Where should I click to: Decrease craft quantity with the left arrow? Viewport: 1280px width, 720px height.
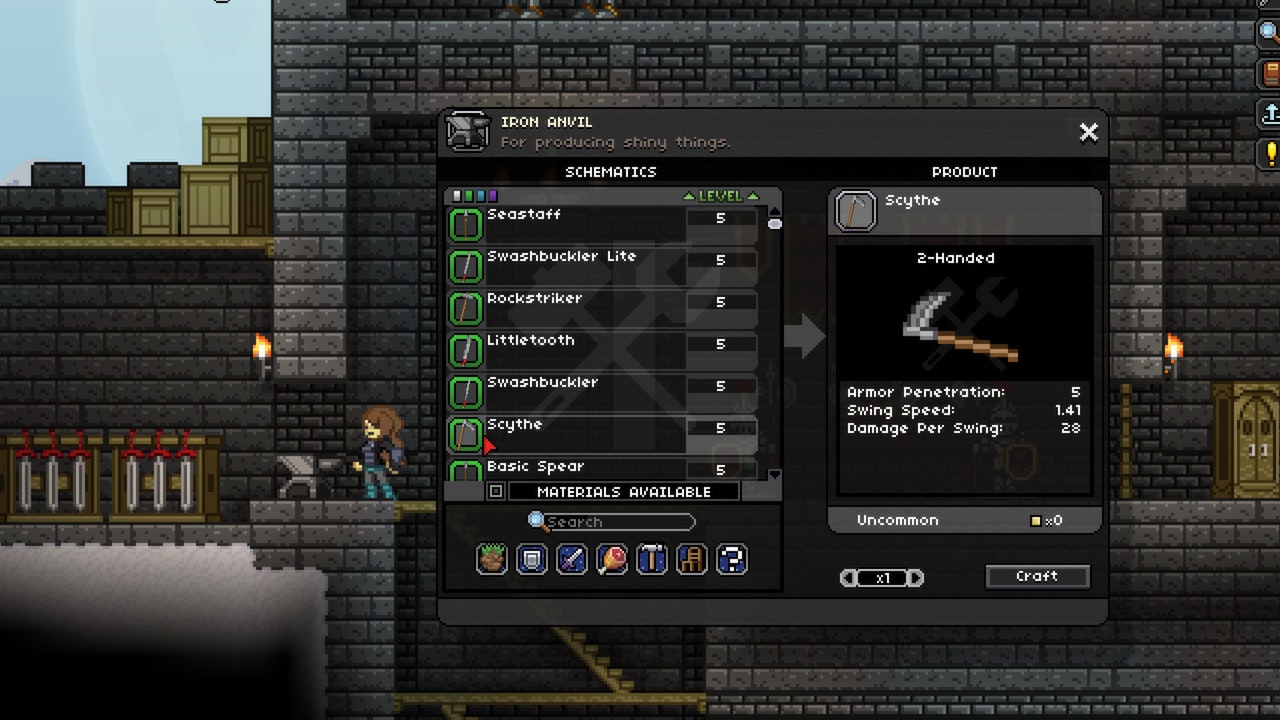pos(851,577)
